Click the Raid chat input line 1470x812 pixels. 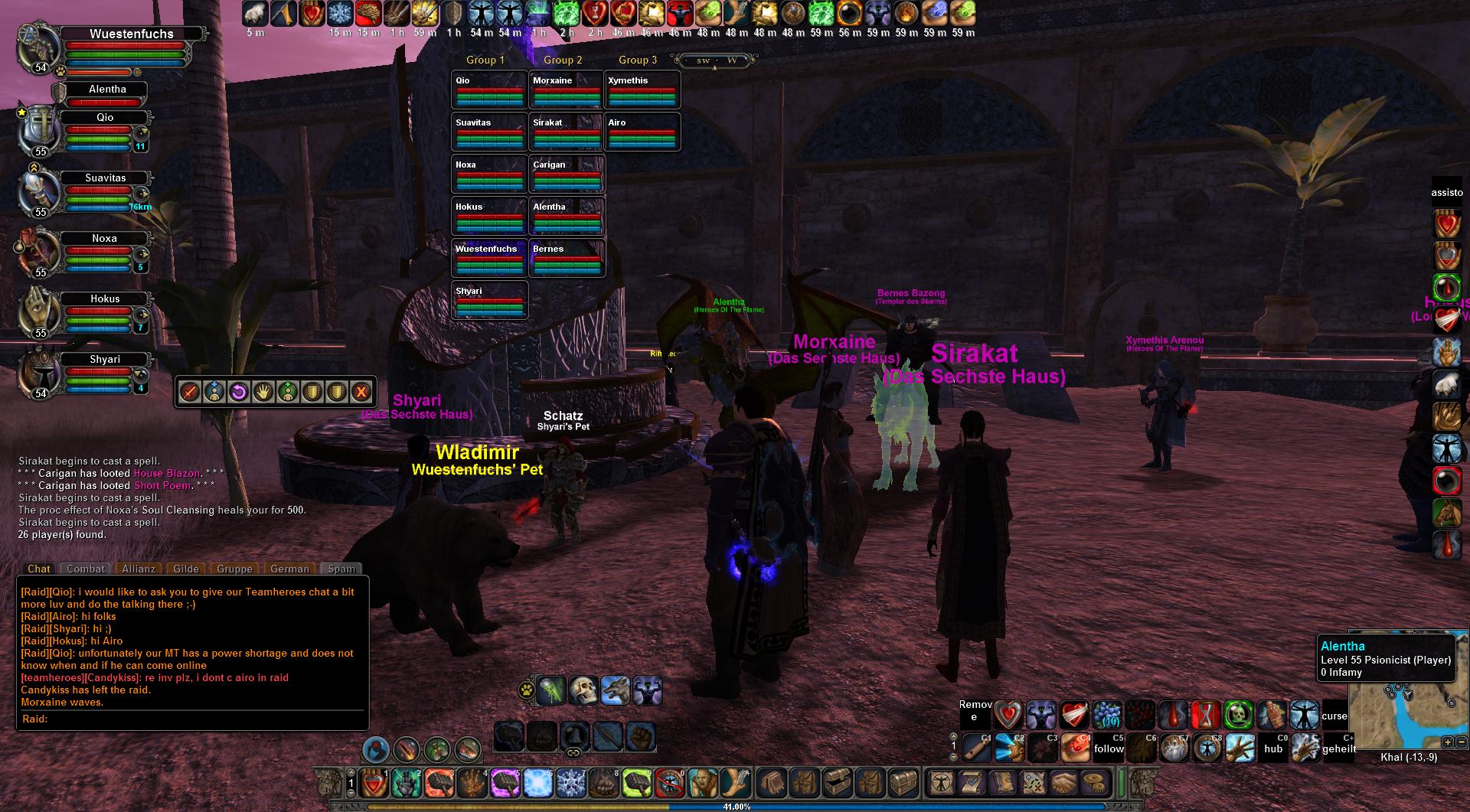coord(191,719)
